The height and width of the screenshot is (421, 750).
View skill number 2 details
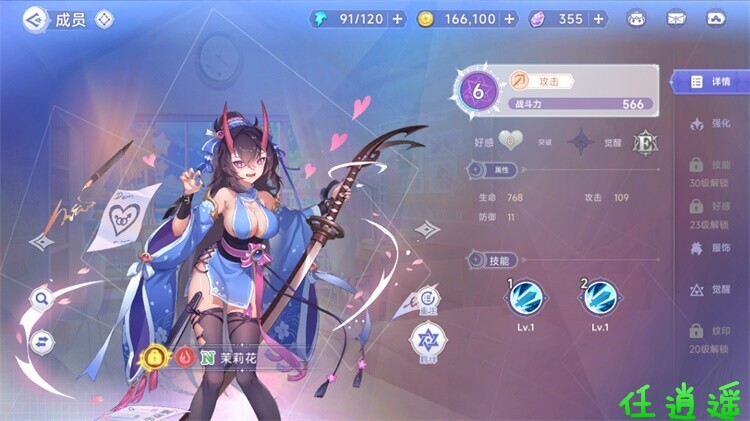pyautogui.click(x=600, y=296)
